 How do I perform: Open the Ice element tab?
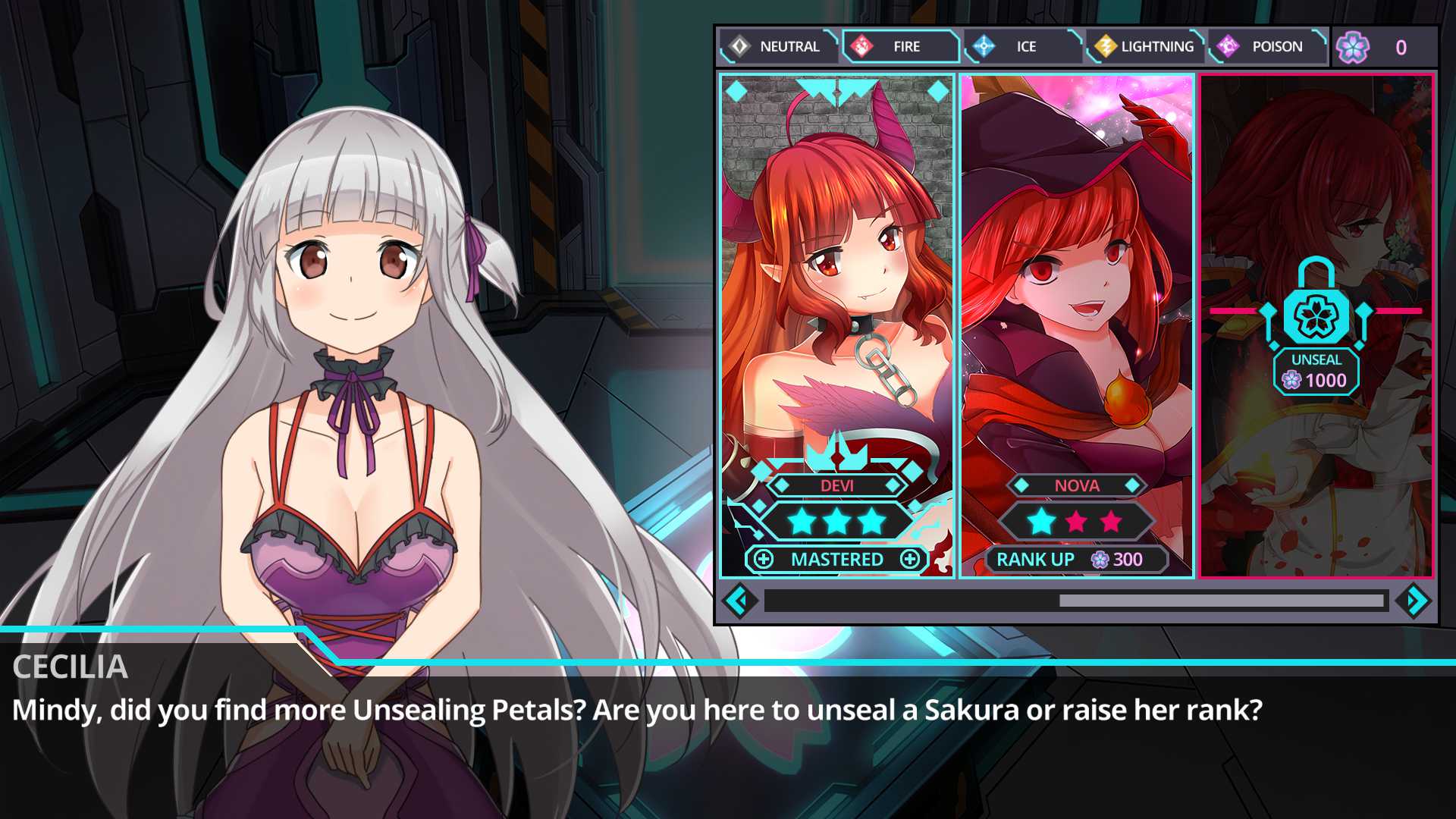(x=1022, y=46)
